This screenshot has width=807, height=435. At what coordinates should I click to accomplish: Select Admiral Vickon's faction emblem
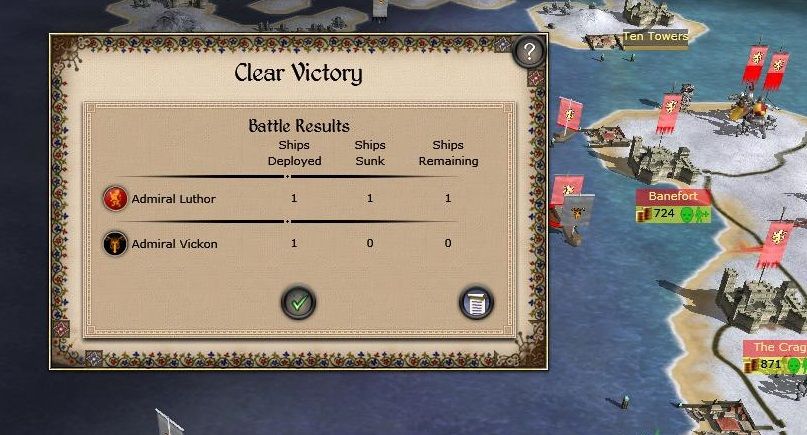point(115,243)
